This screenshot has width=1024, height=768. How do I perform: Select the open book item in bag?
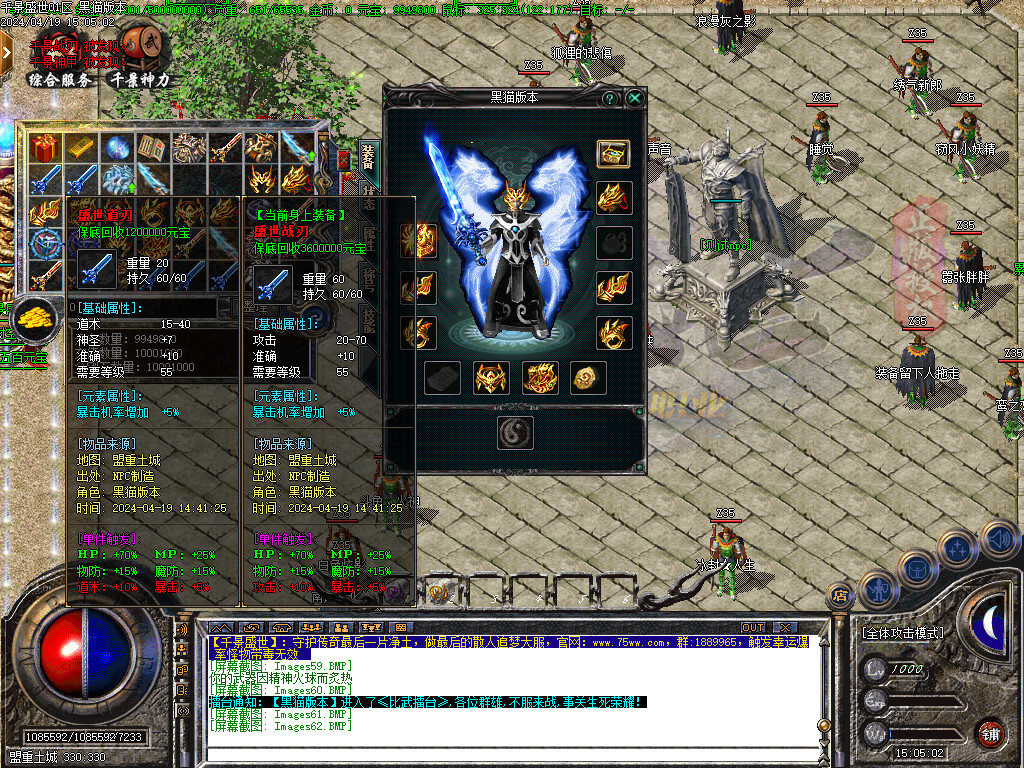click(x=152, y=148)
